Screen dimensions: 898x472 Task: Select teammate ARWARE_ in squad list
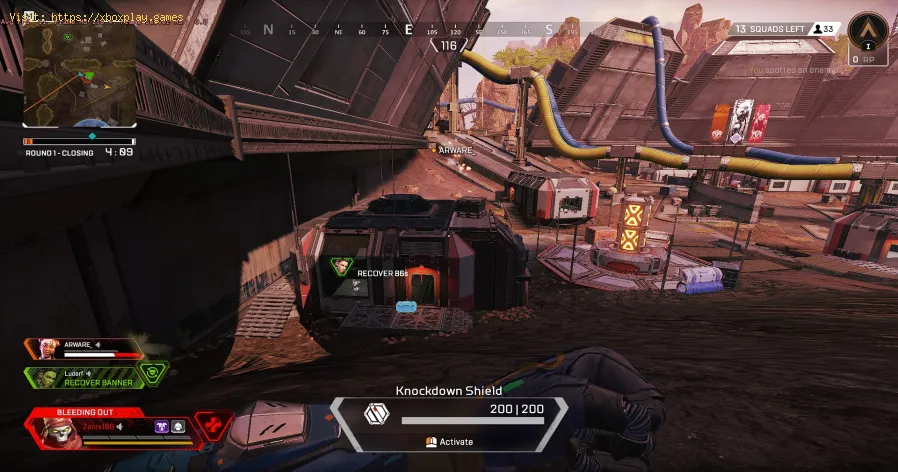click(x=88, y=348)
